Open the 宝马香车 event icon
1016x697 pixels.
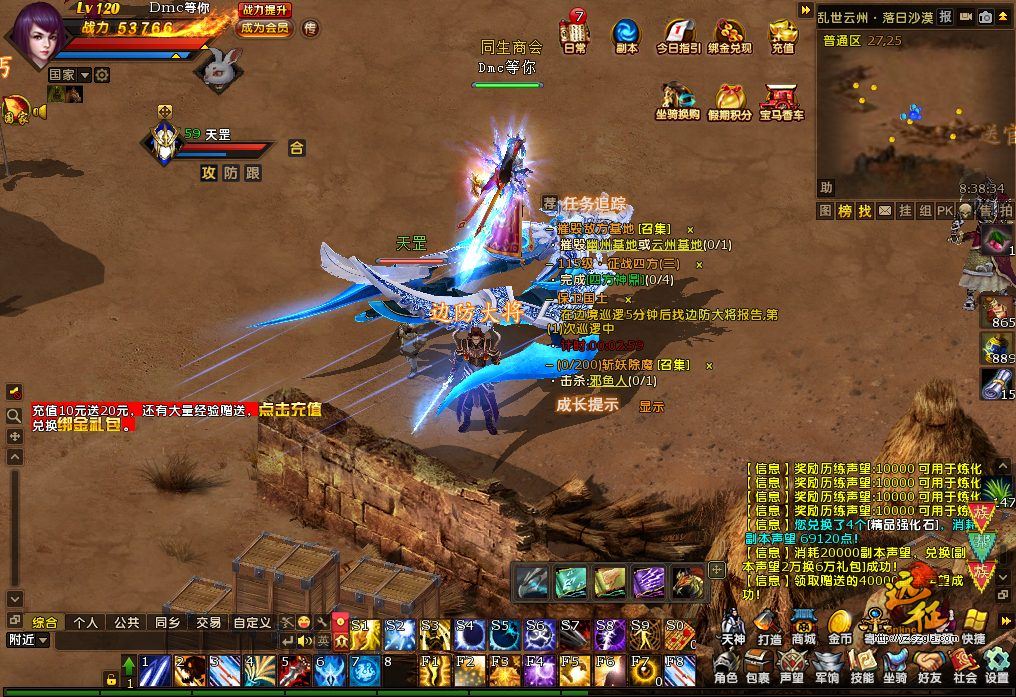click(x=782, y=102)
